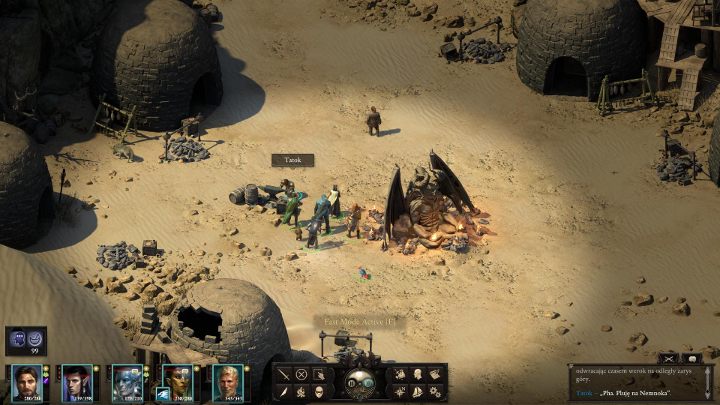Select the dark-haired elf party portrait
This screenshot has height=405, width=720.
coord(75,381)
